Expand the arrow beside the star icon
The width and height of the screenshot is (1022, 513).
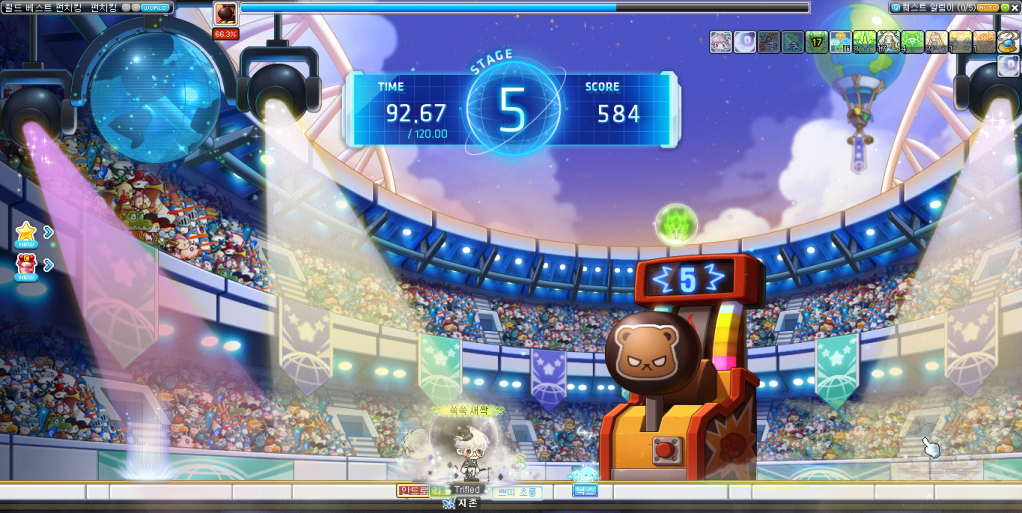click(x=48, y=232)
